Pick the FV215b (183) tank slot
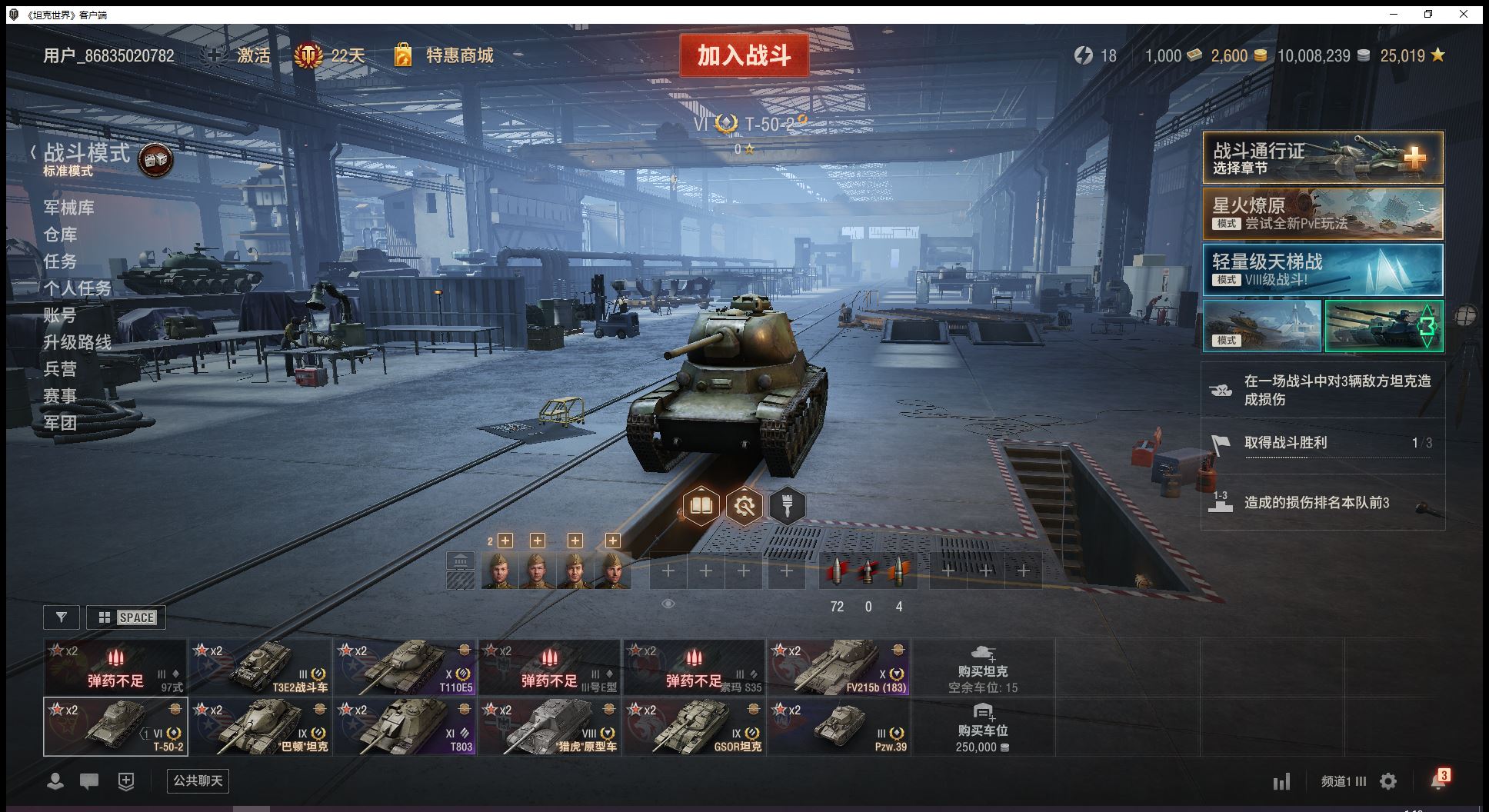The height and width of the screenshot is (812, 1489). point(838,667)
